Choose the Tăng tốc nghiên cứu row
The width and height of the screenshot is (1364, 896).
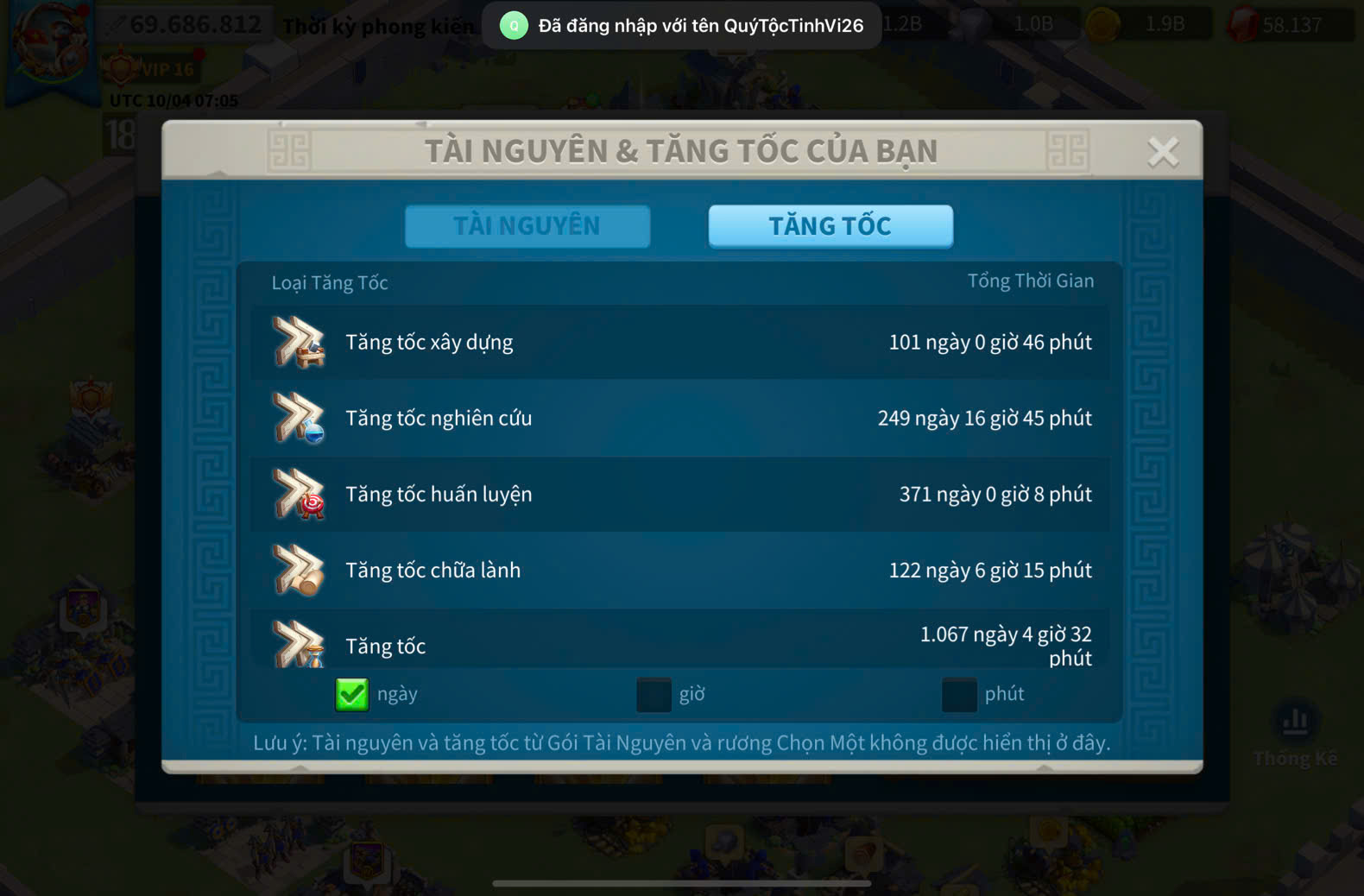(680, 419)
